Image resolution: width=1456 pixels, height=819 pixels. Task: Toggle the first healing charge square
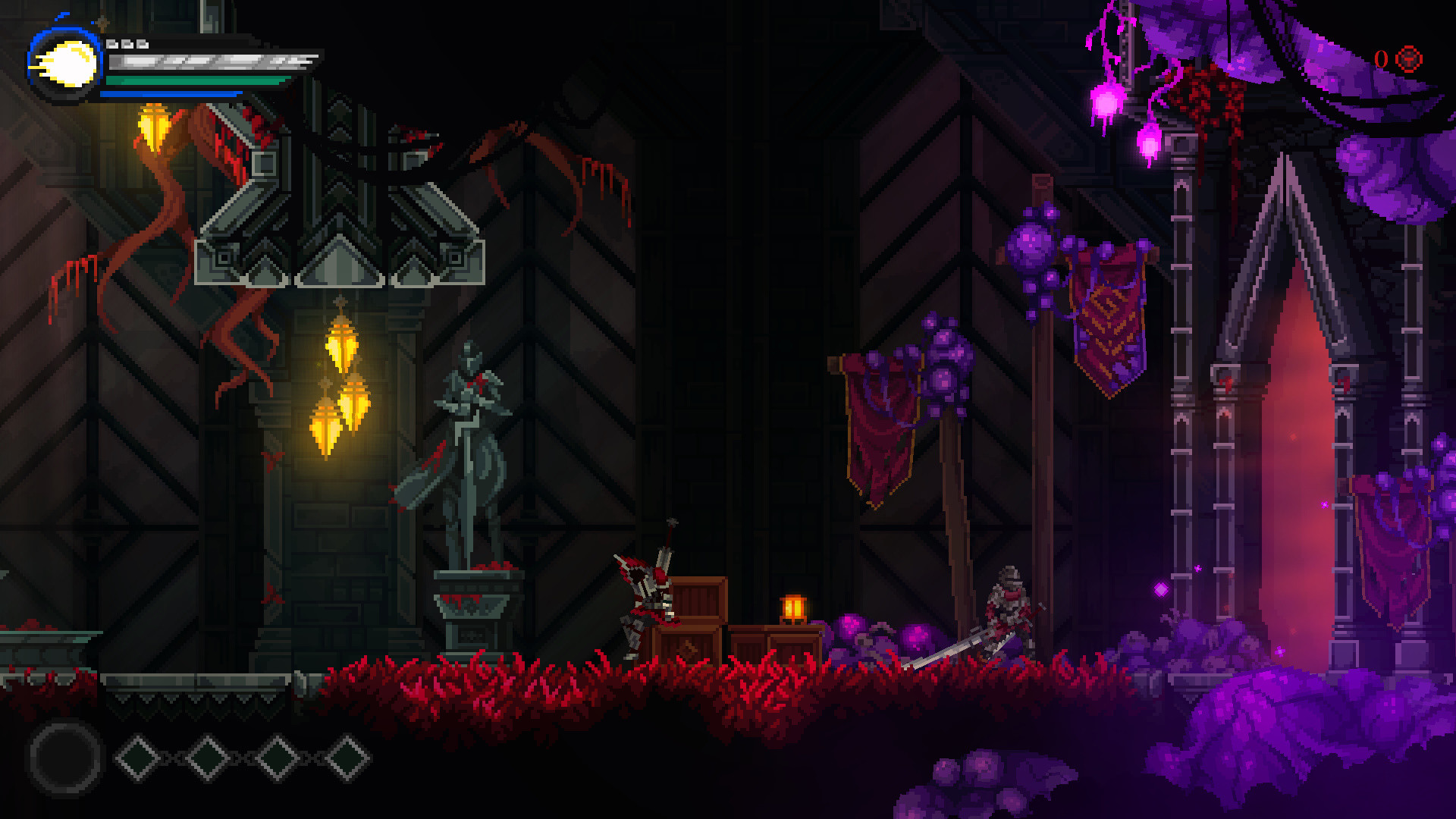pyautogui.click(x=112, y=44)
